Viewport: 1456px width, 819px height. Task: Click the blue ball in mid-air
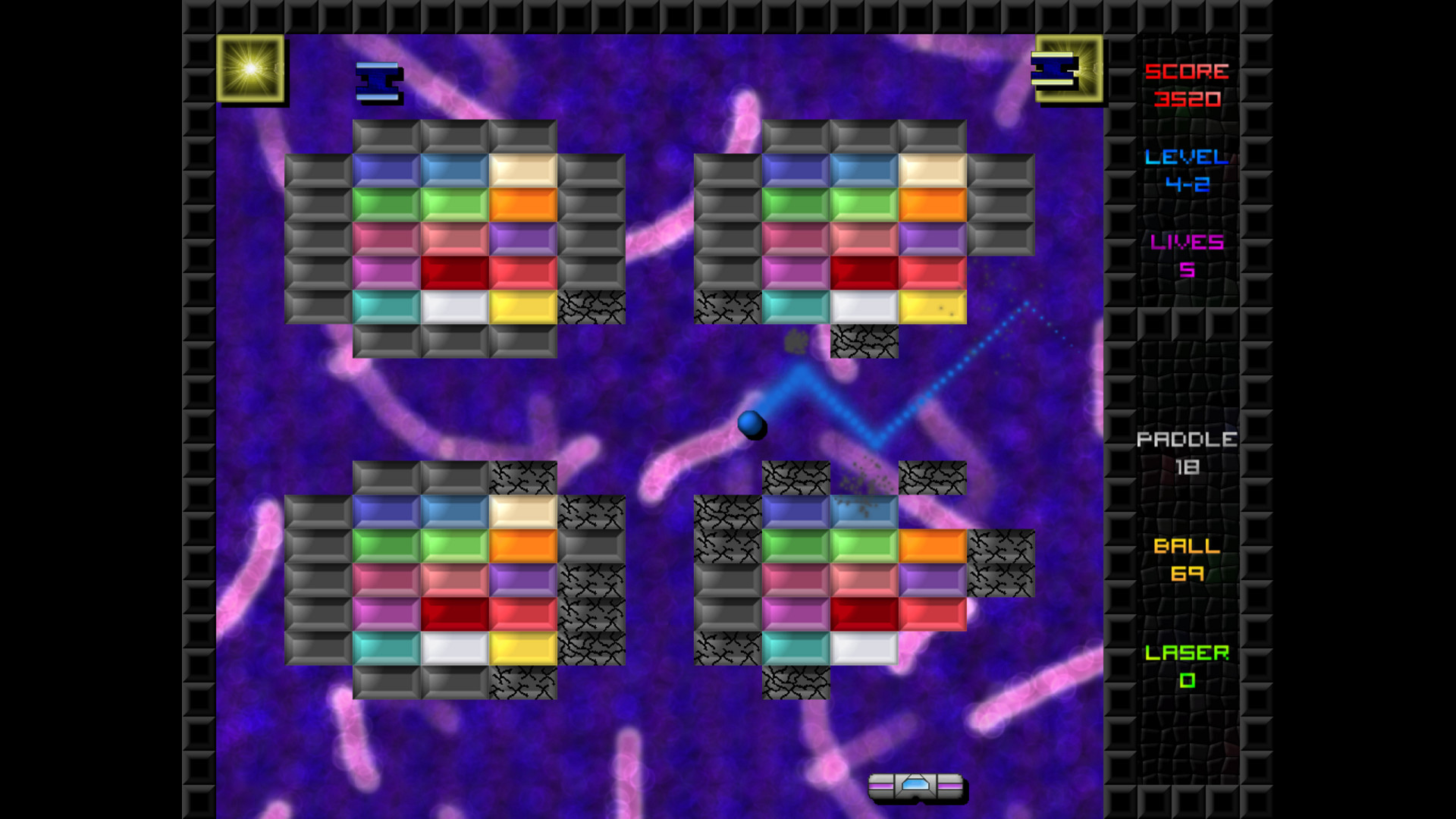coord(752,426)
